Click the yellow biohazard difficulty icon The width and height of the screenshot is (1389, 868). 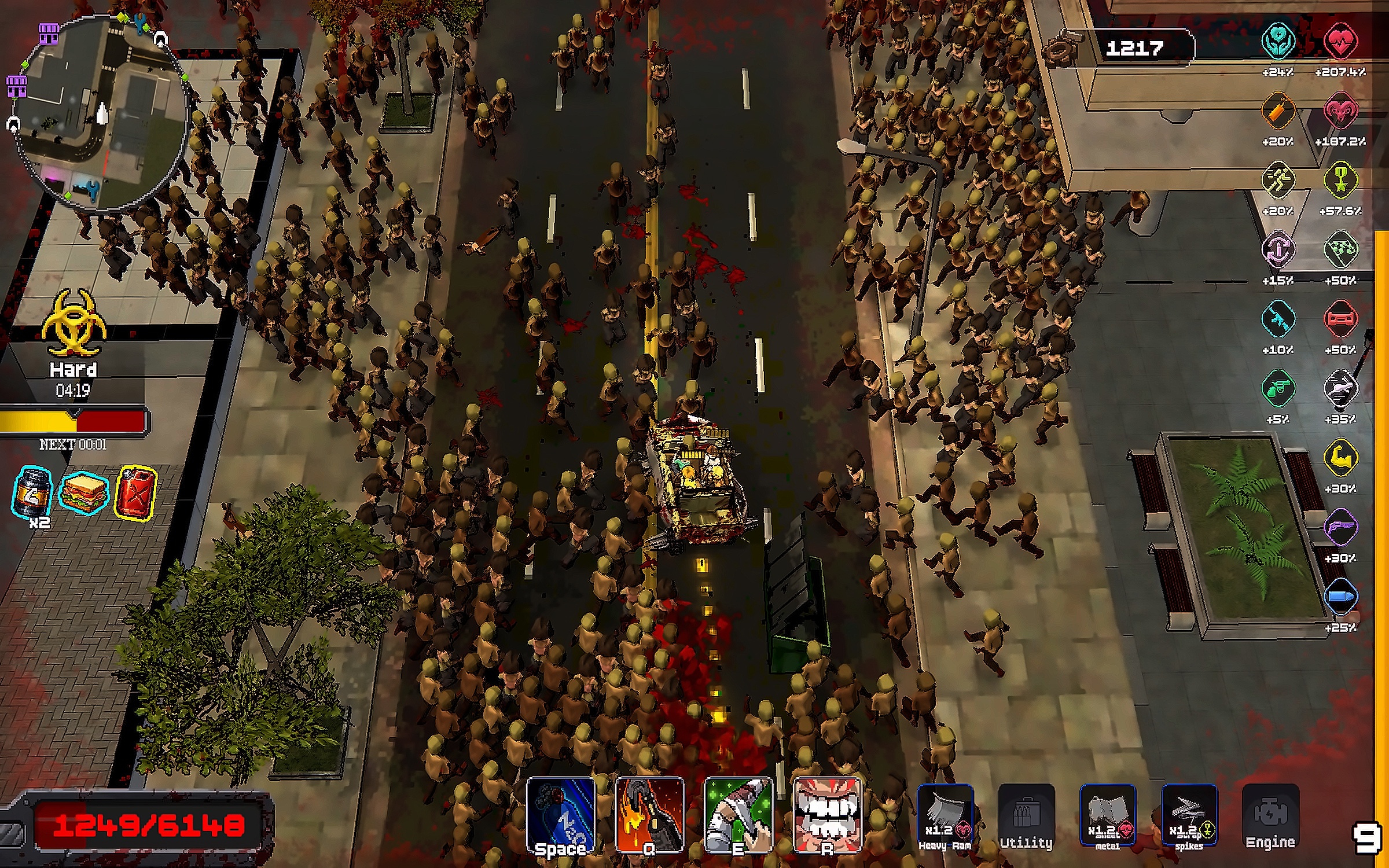click(x=74, y=323)
